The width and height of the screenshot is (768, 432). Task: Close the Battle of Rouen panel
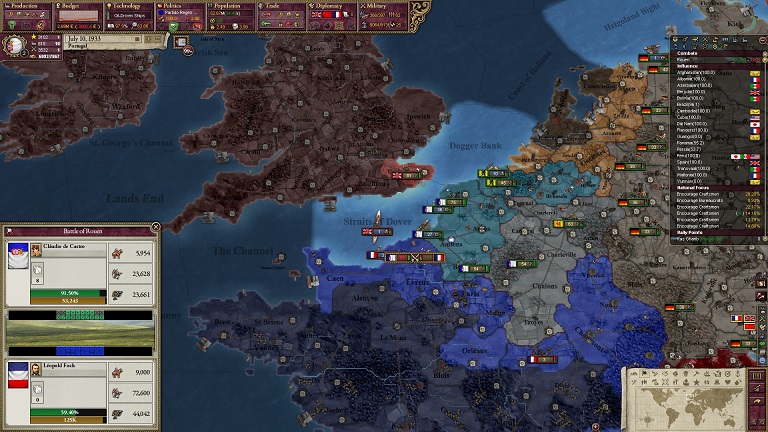click(x=155, y=228)
